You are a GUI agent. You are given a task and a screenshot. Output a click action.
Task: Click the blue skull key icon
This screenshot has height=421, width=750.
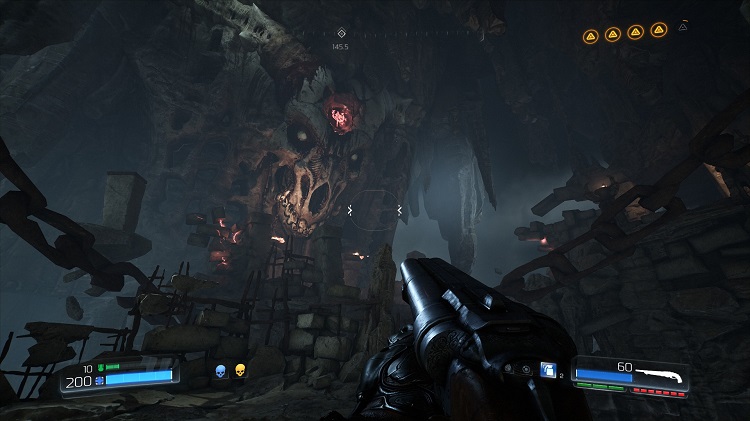(x=220, y=372)
